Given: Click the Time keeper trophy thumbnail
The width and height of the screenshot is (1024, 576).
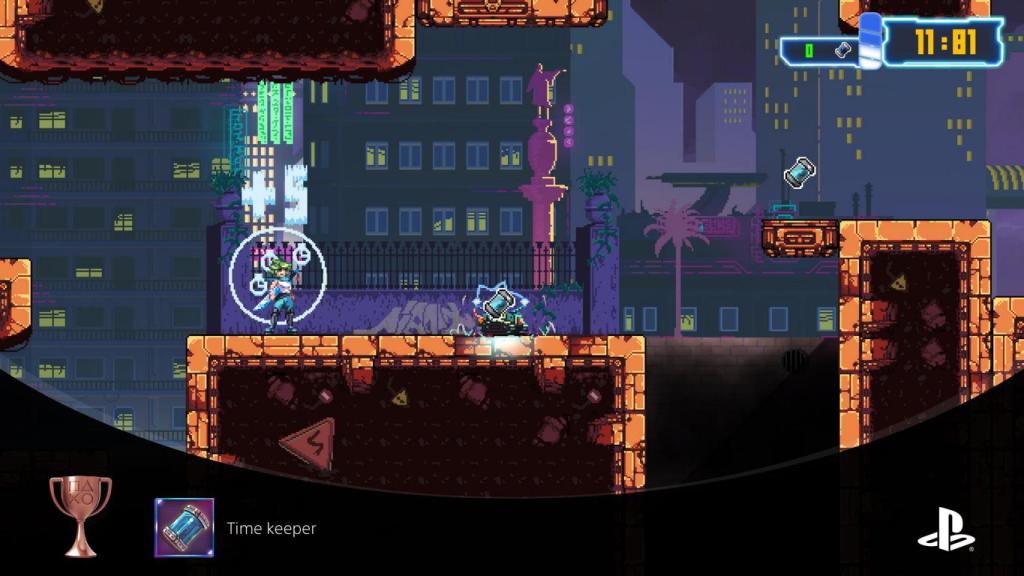Looking at the screenshot, I should [x=184, y=527].
